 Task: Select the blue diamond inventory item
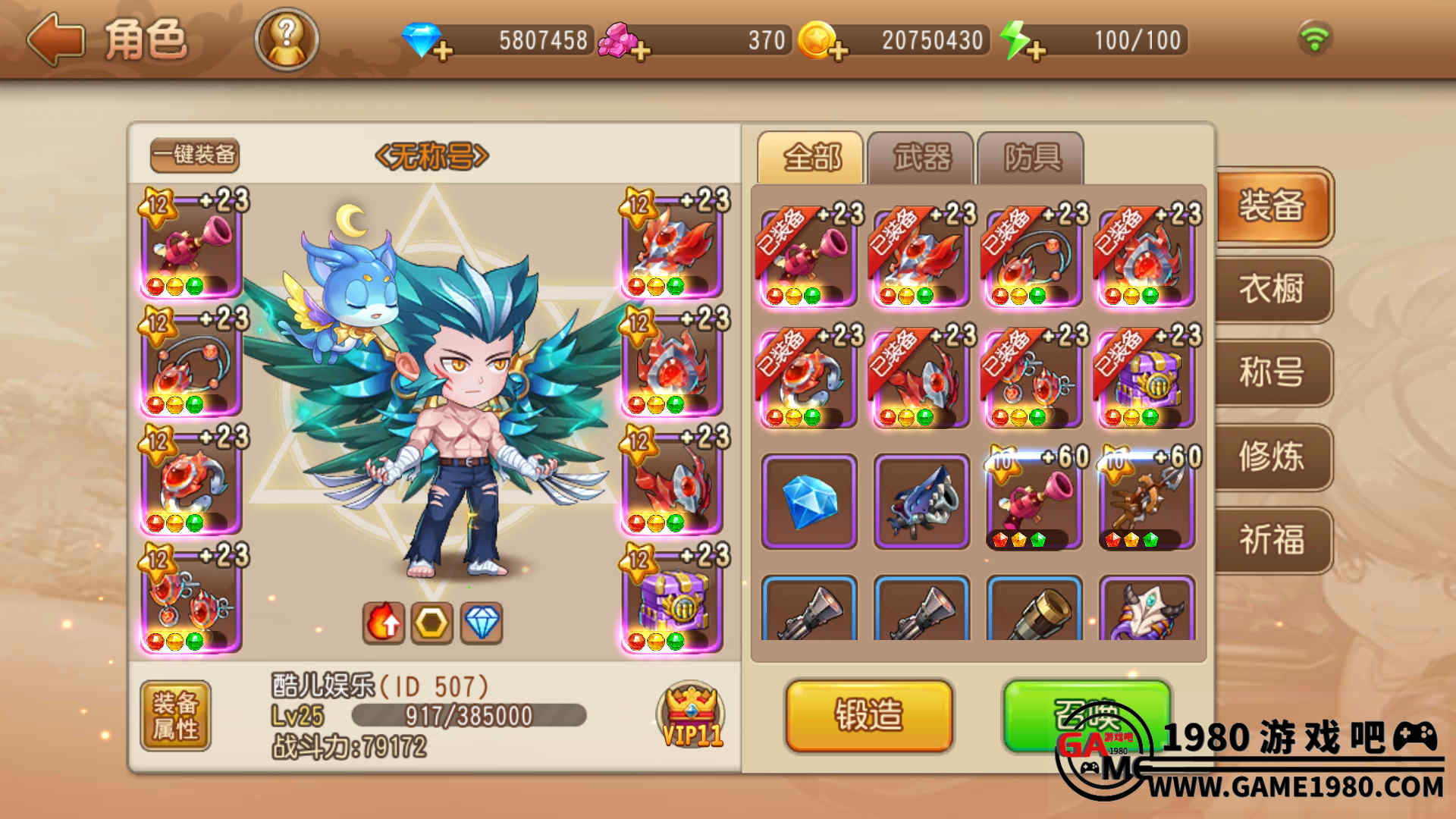pos(809,501)
